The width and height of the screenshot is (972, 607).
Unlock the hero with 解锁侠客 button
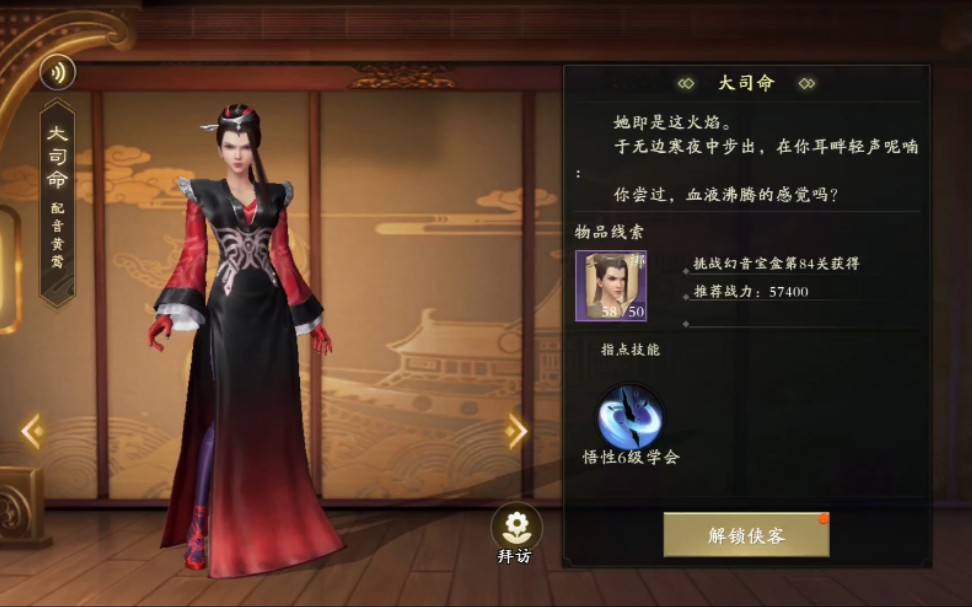[x=746, y=535]
